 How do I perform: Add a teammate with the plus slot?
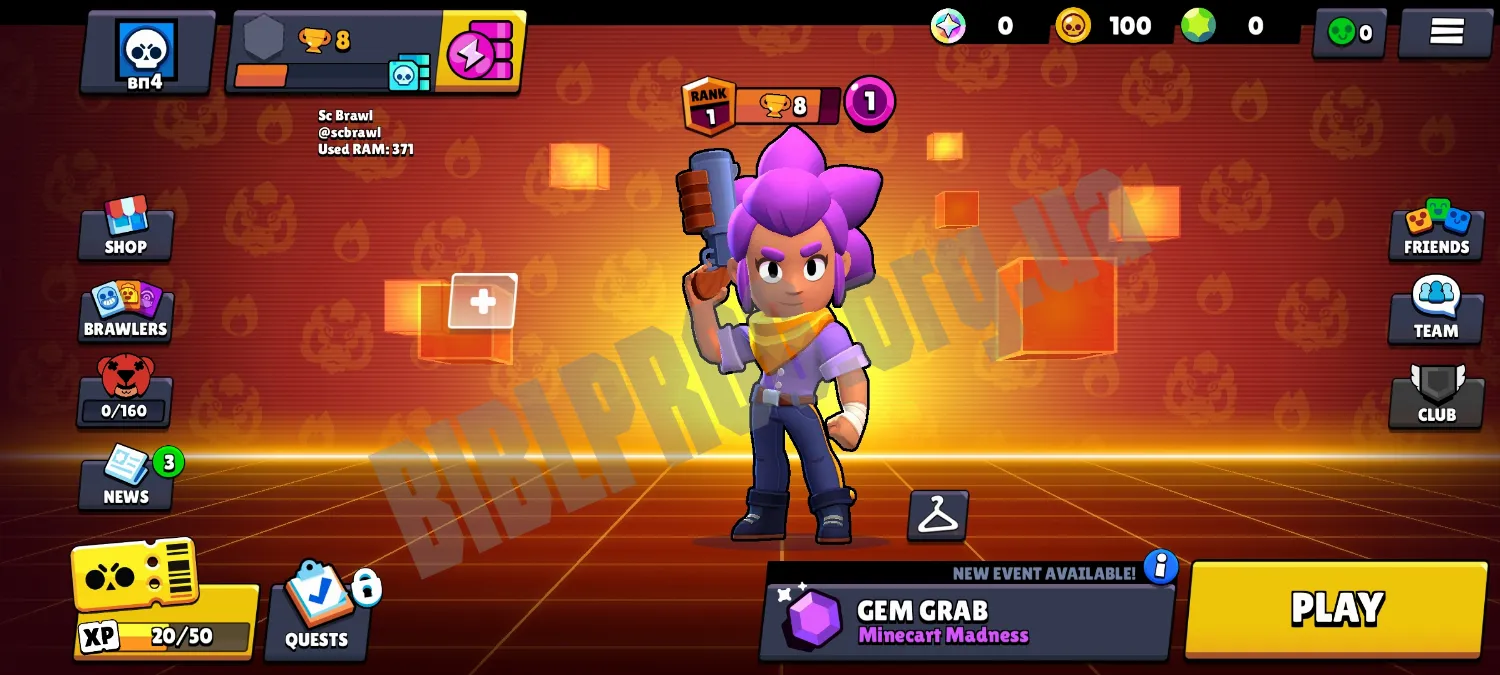(x=483, y=301)
